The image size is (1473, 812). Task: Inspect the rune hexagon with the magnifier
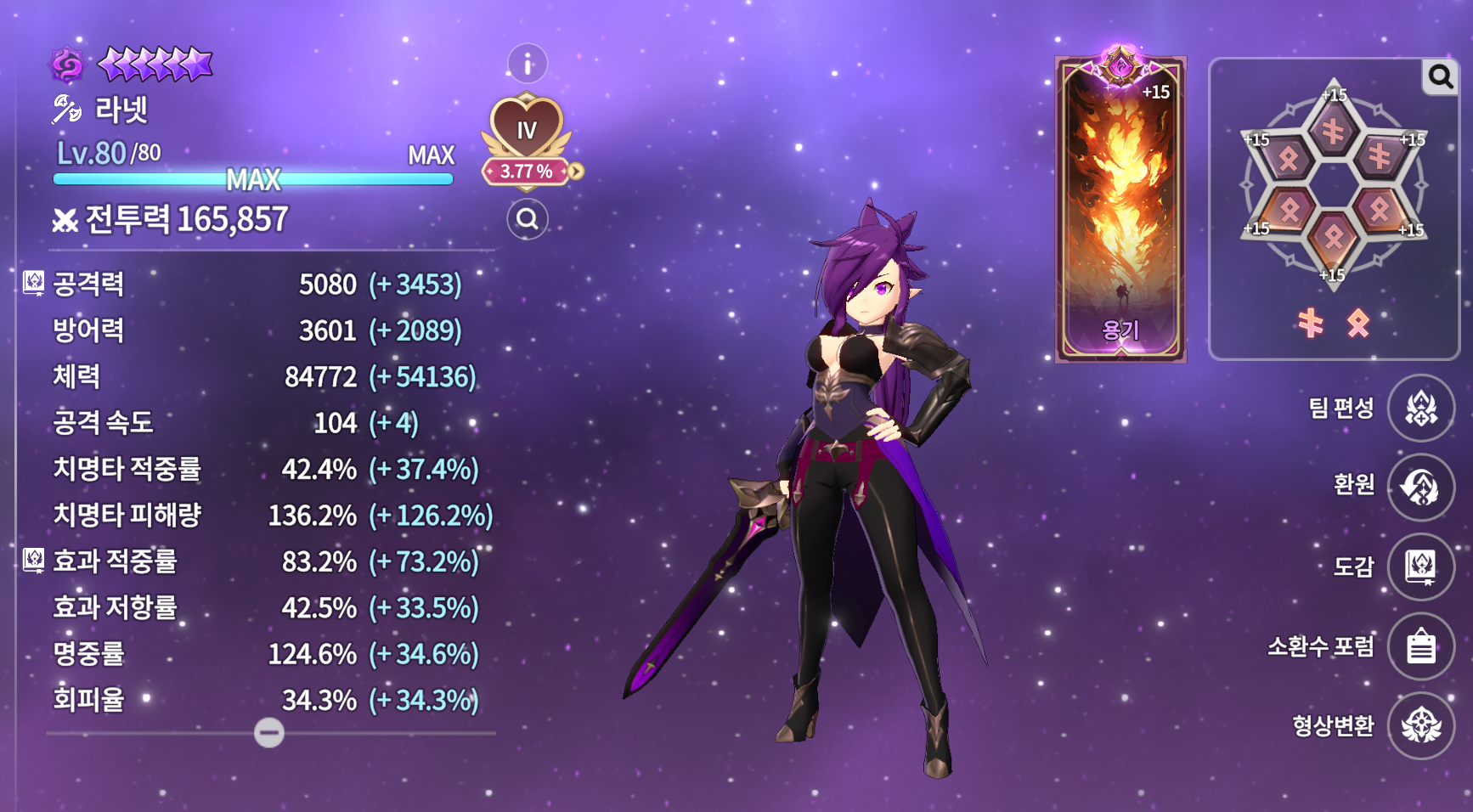point(1440,77)
